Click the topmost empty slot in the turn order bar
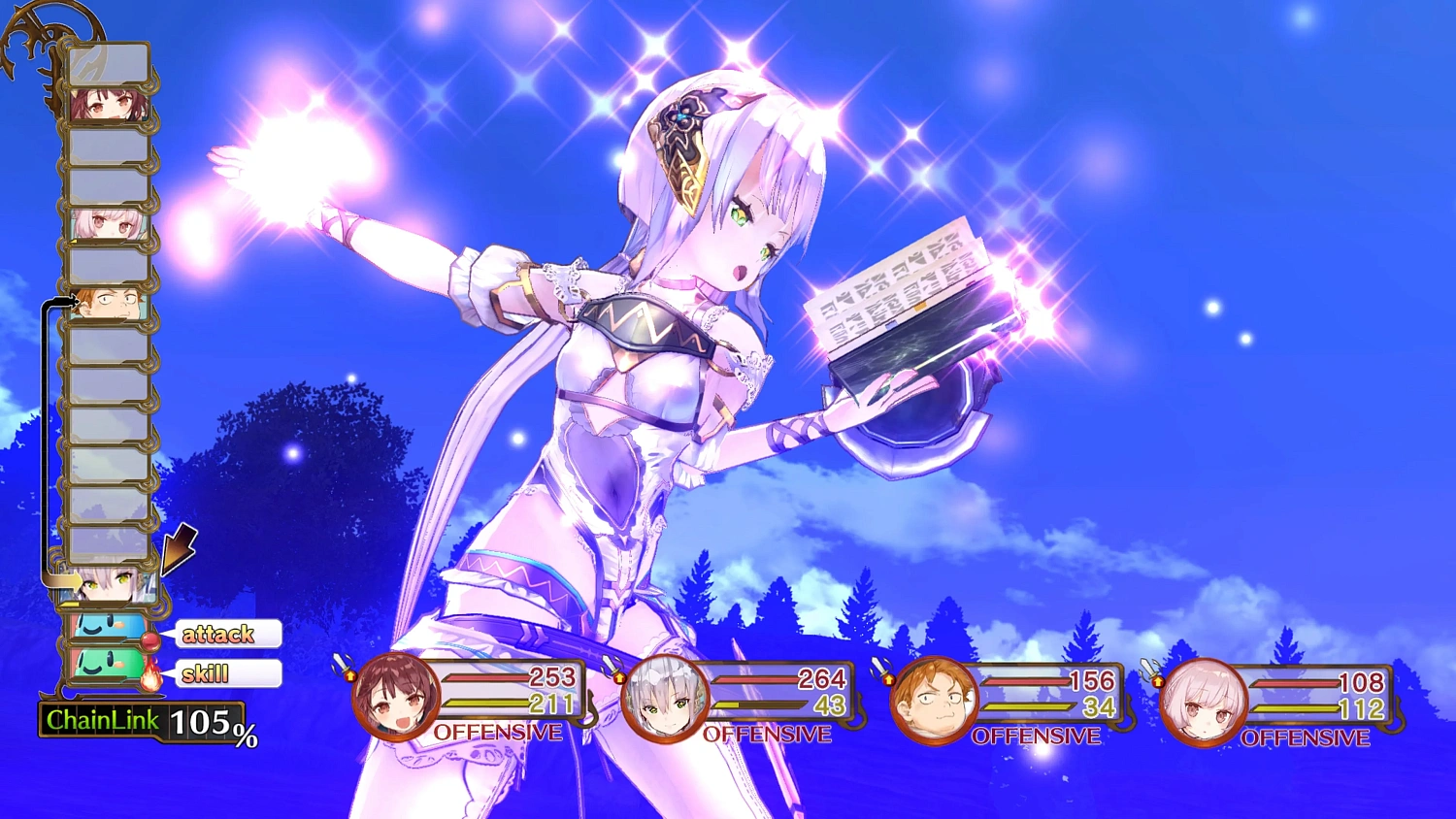The height and width of the screenshot is (819, 1456). click(x=107, y=64)
